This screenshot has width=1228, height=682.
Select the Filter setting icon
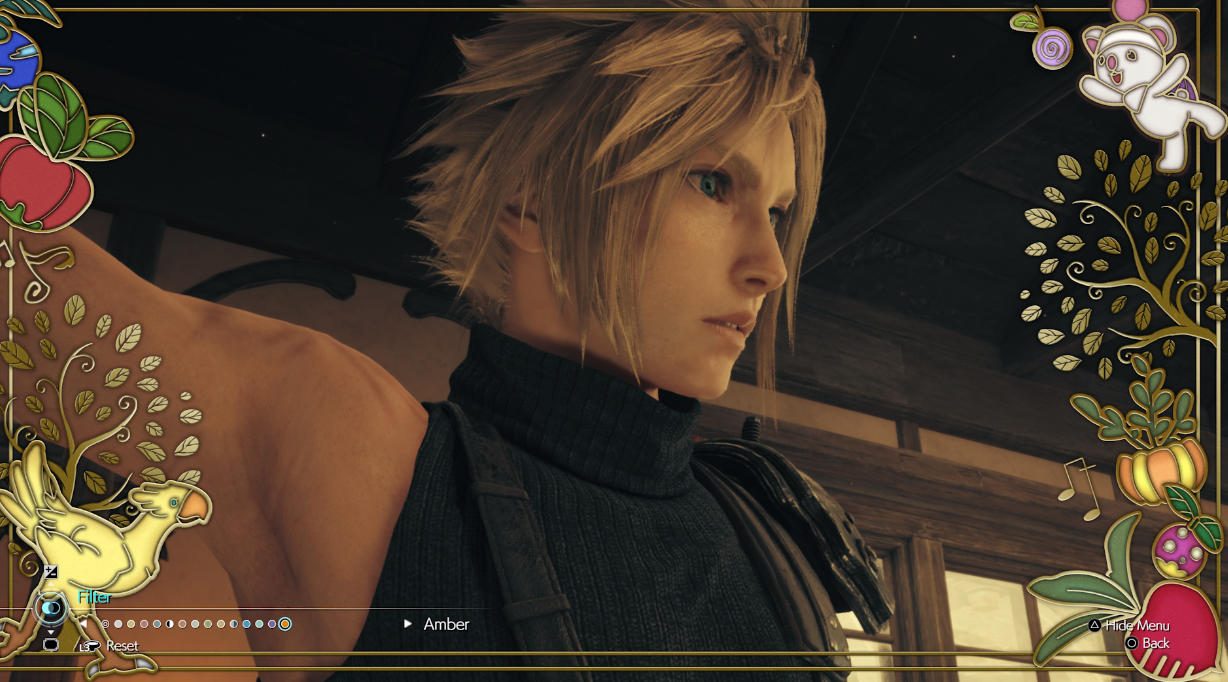coord(50,607)
